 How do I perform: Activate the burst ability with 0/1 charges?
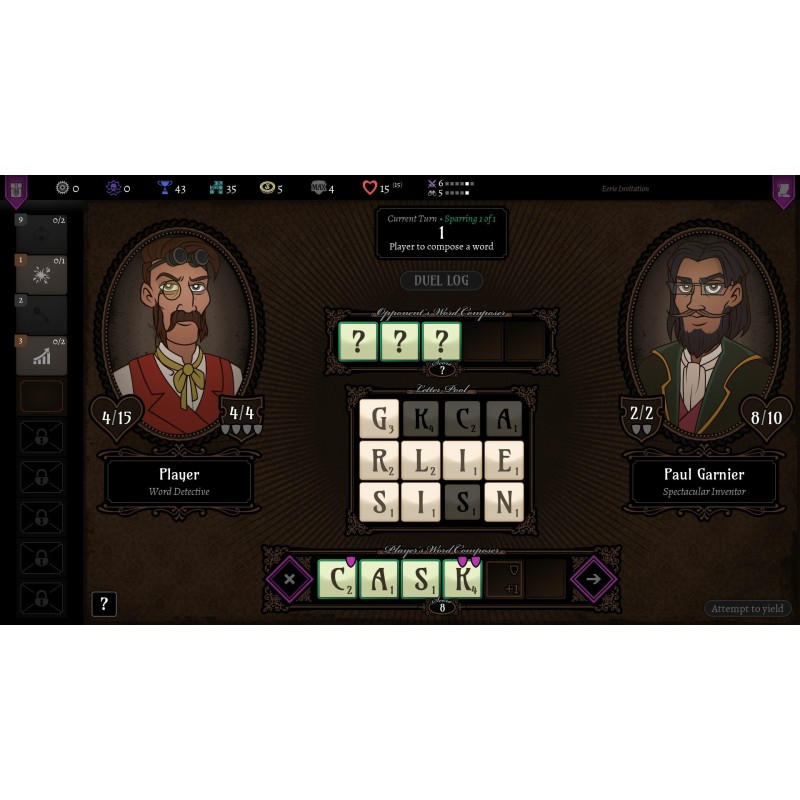(x=42, y=275)
